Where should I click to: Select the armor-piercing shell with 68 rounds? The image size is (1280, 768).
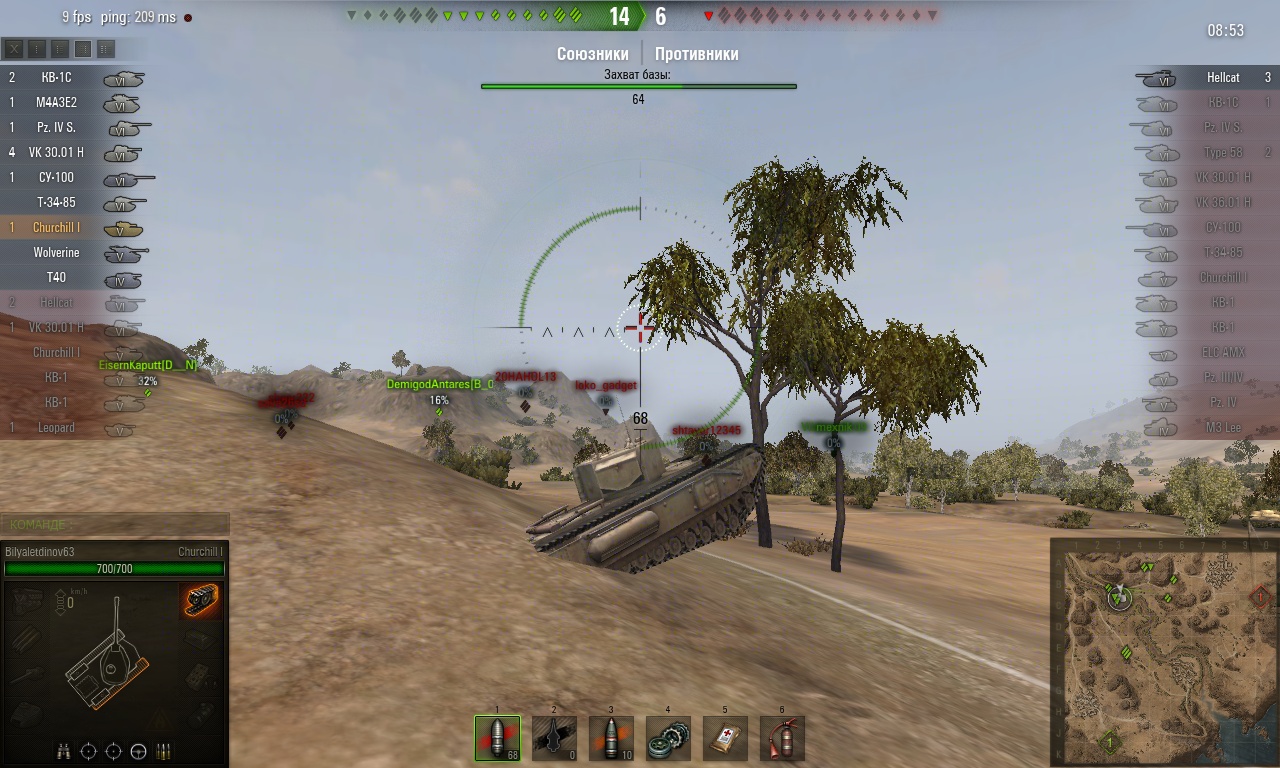497,738
